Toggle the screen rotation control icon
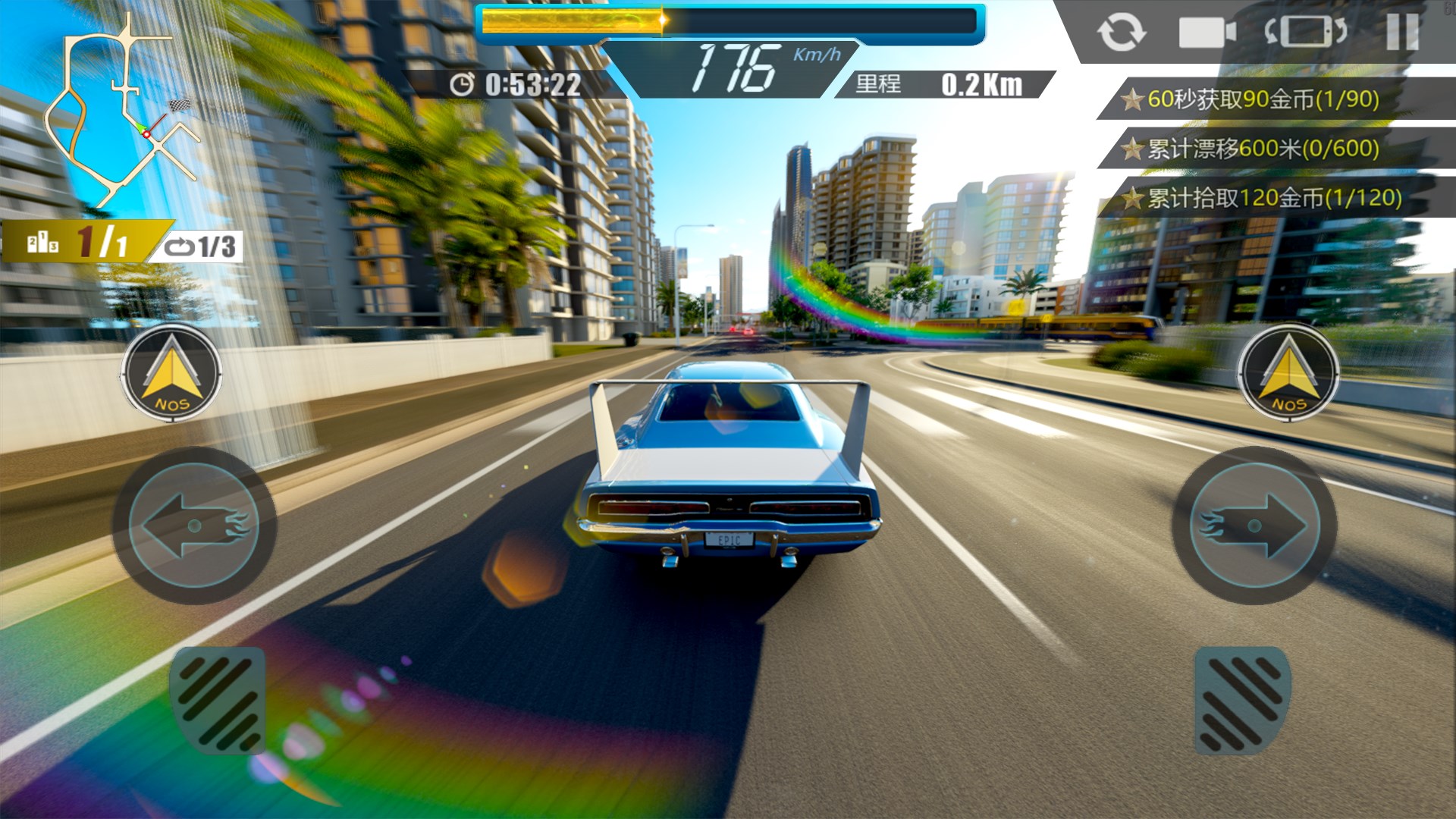This screenshot has width=1456, height=819. [x=1305, y=33]
